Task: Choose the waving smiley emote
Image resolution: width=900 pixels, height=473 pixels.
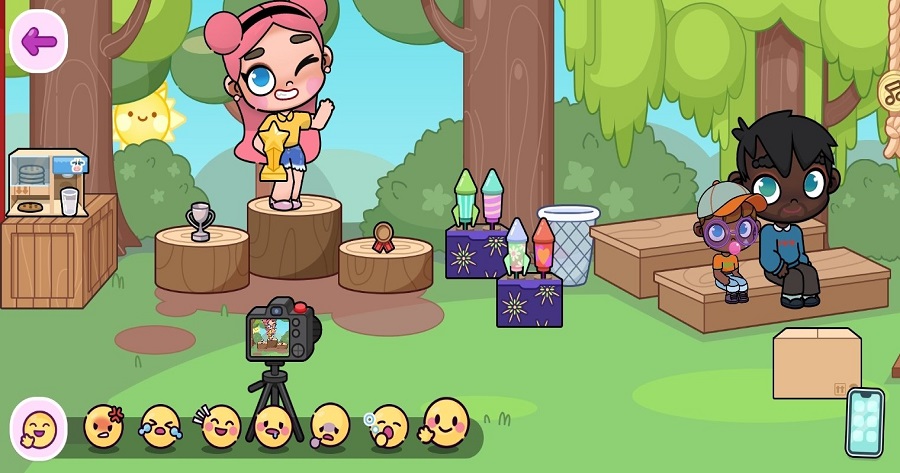Action: (445, 423)
